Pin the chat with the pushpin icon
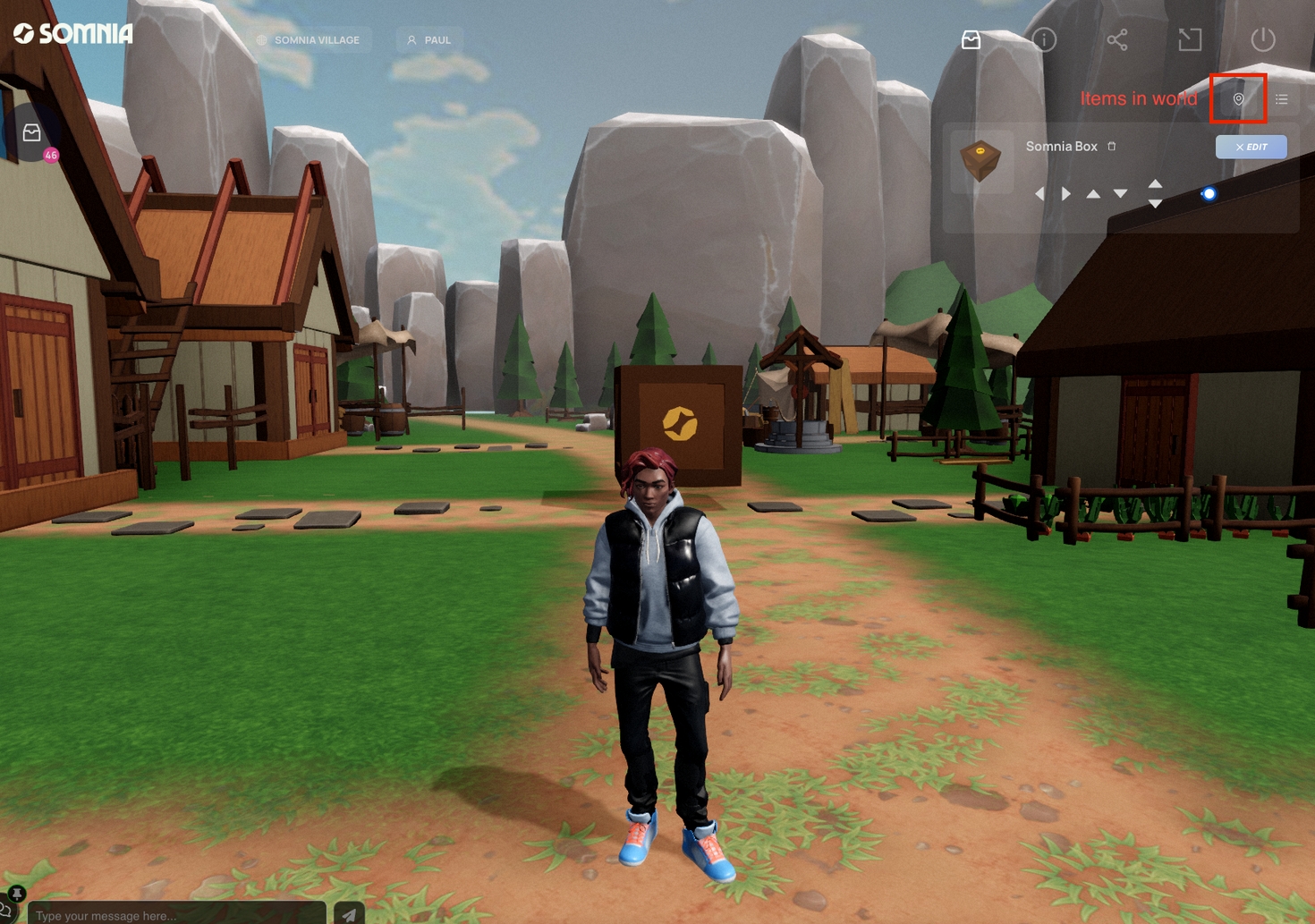The height and width of the screenshot is (924, 1315). pyautogui.click(x=16, y=894)
